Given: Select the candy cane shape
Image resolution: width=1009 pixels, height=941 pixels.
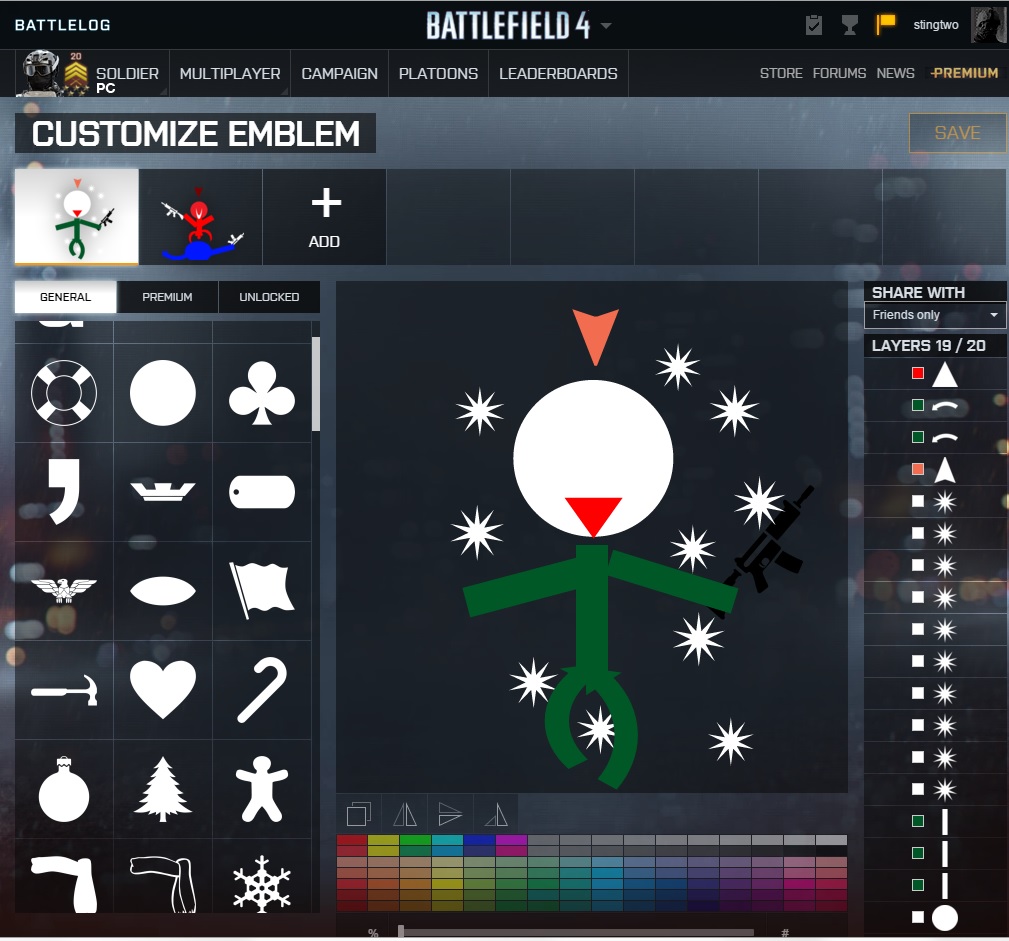Looking at the screenshot, I should [x=262, y=690].
